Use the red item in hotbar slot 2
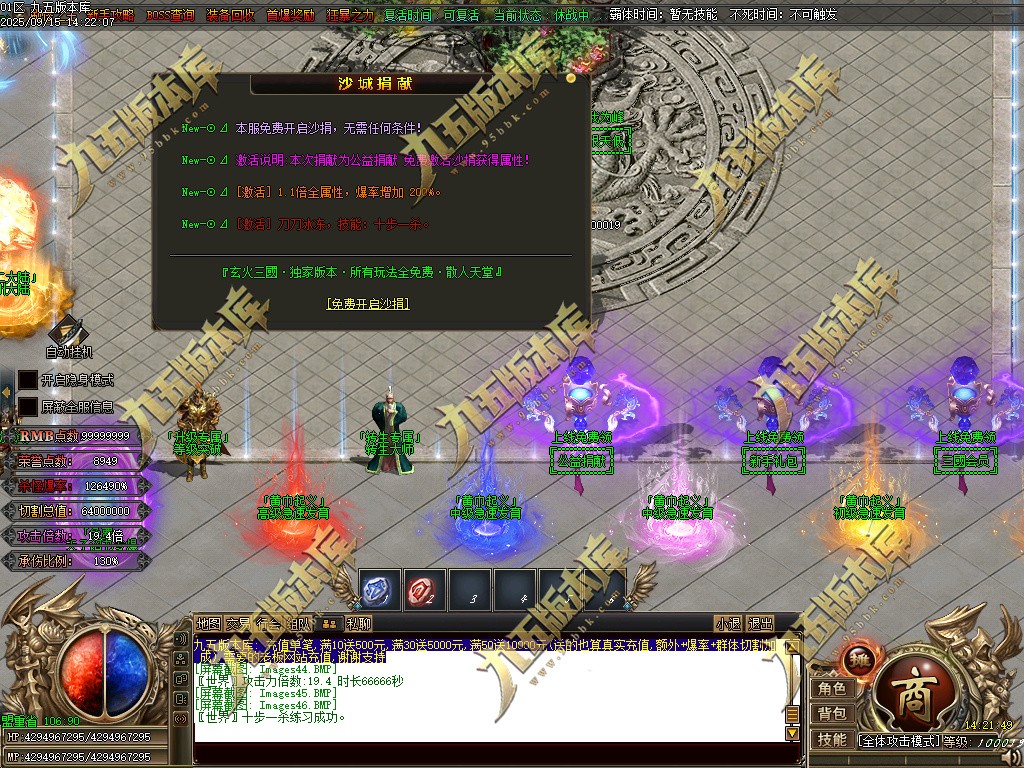1024x768 pixels. pyautogui.click(x=425, y=589)
